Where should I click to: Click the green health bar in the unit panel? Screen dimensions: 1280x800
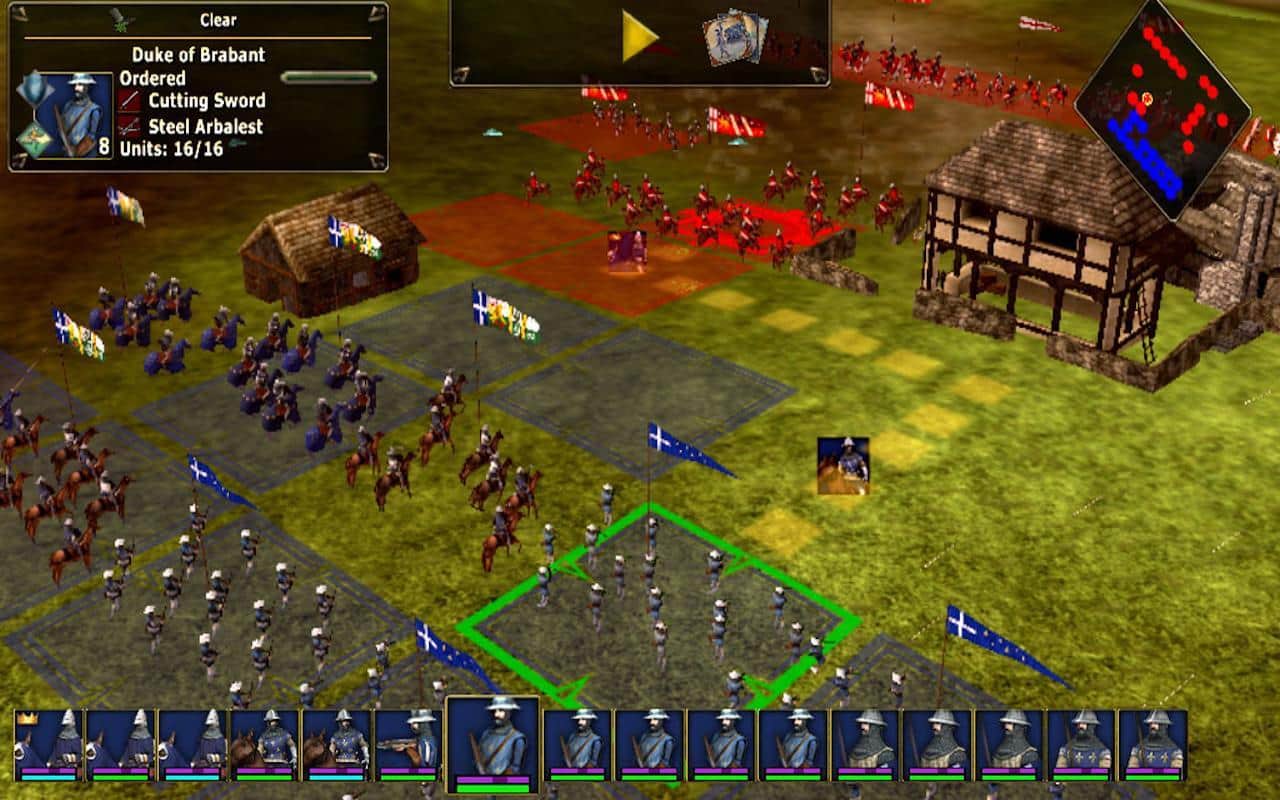(x=330, y=75)
